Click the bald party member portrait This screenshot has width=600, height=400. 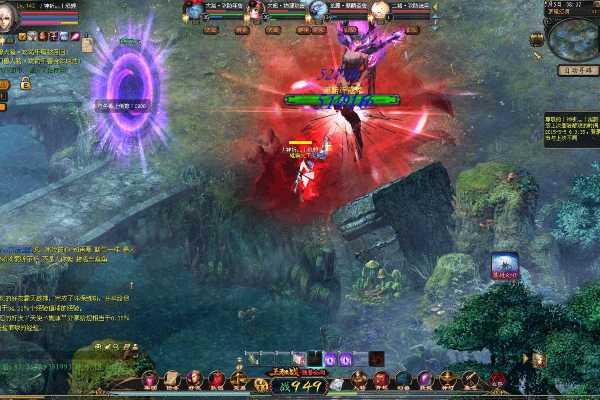(x=381, y=11)
